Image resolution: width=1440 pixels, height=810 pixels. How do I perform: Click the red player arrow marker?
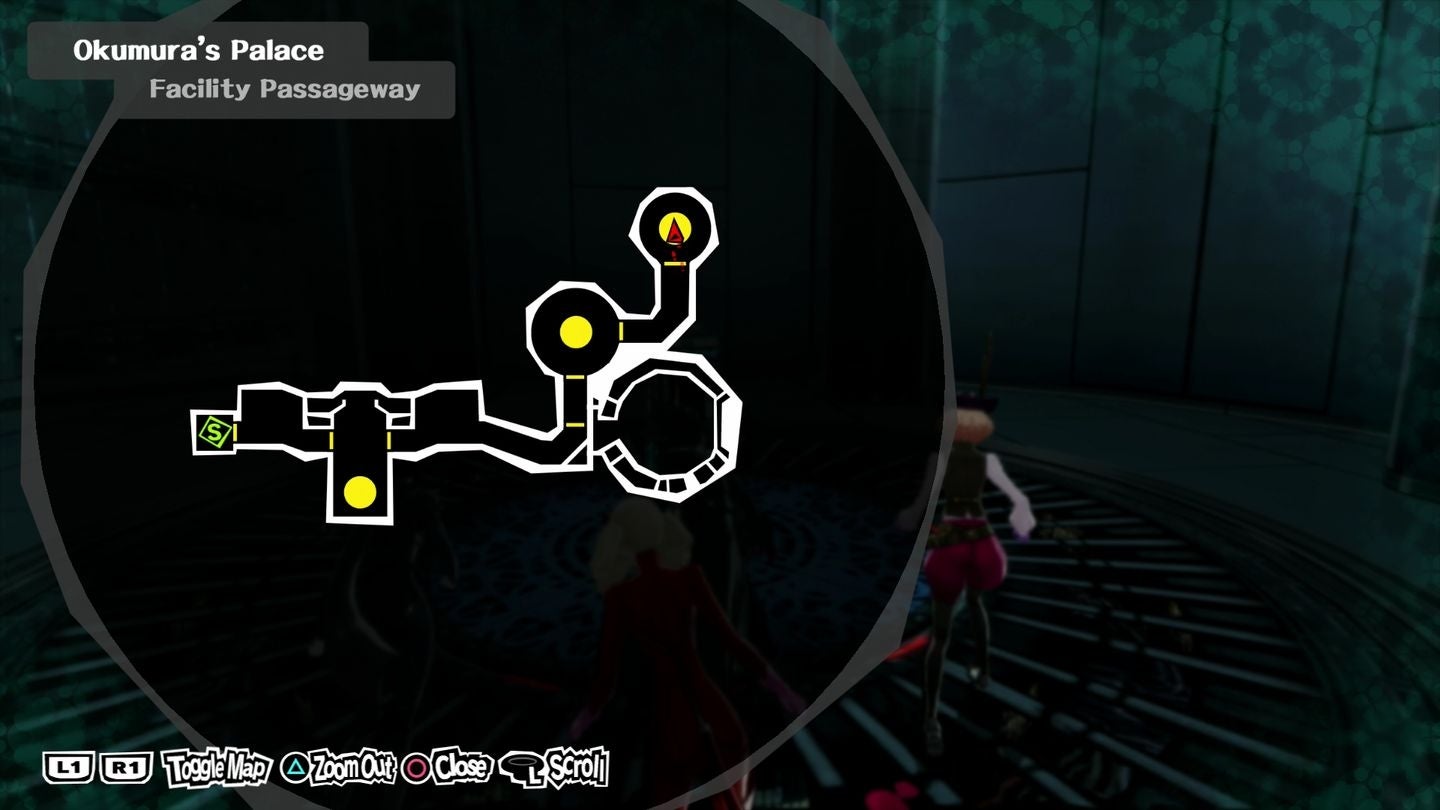coord(673,231)
